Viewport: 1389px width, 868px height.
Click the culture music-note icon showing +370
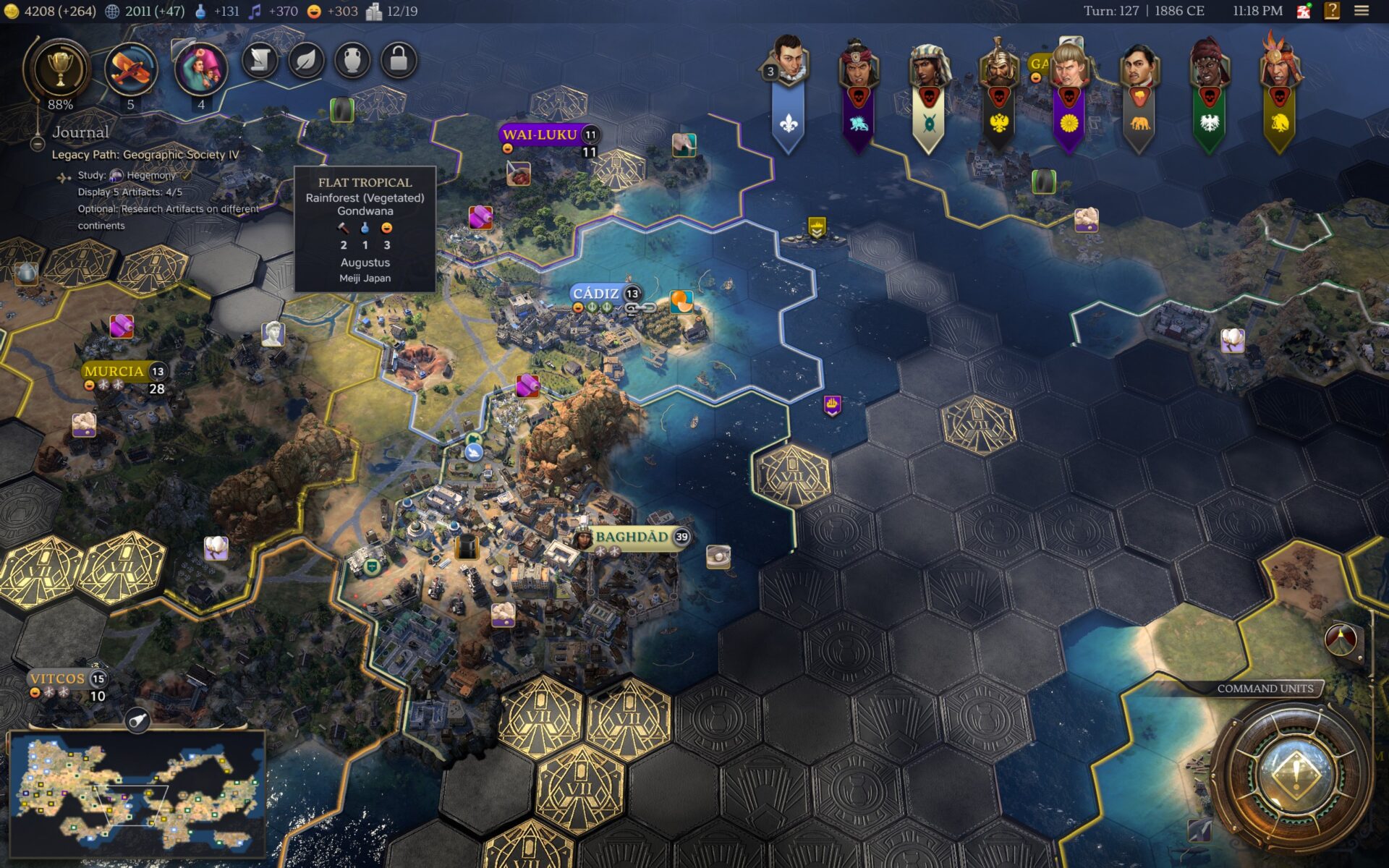coord(255,11)
